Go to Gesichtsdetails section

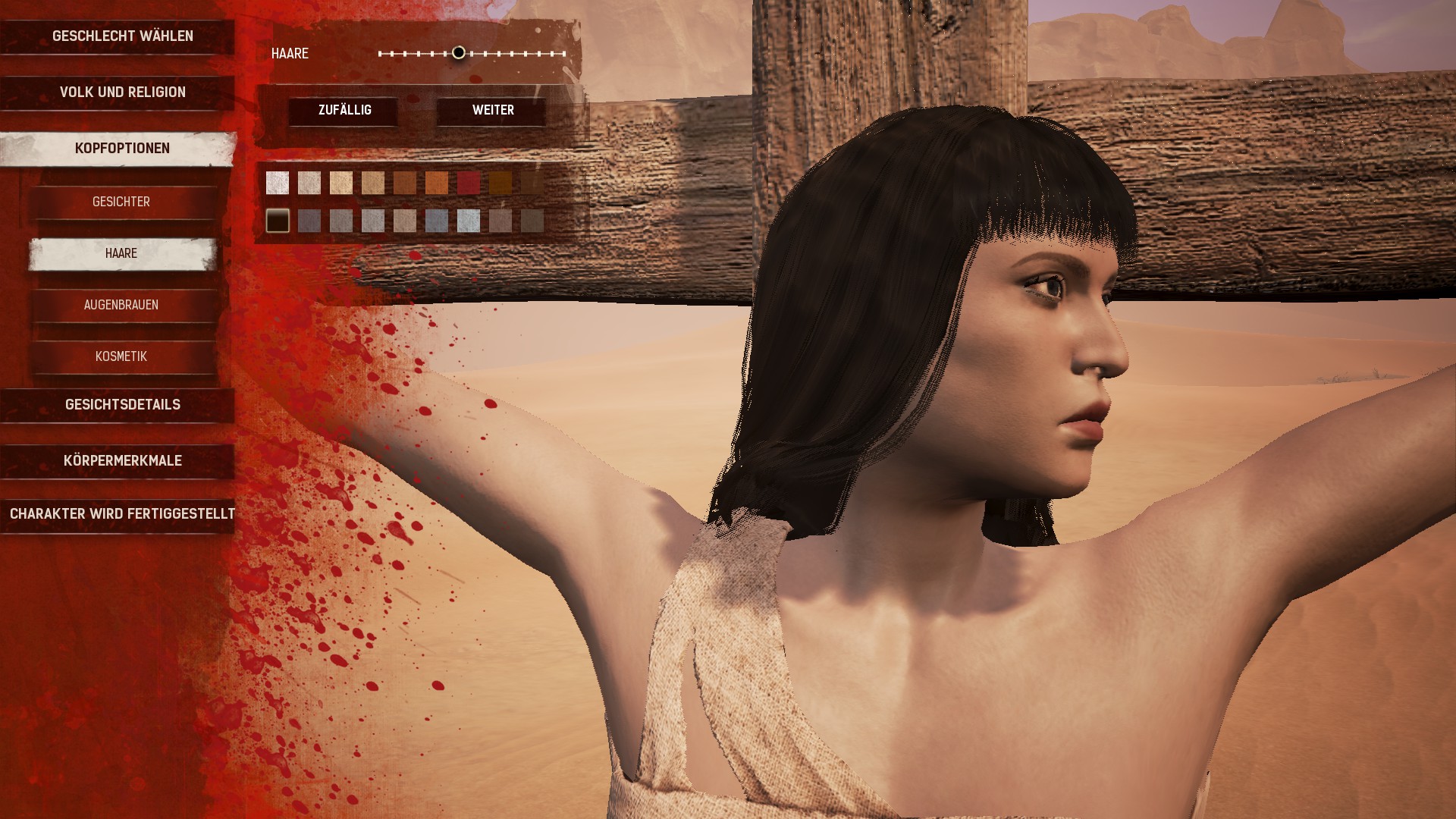[122, 405]
